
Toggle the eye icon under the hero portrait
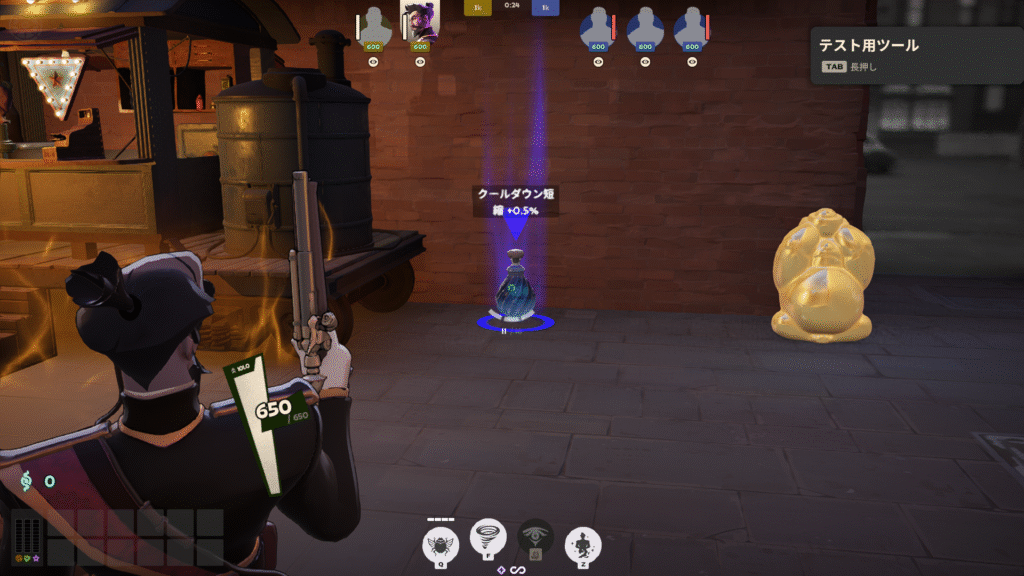click(420, 61)
